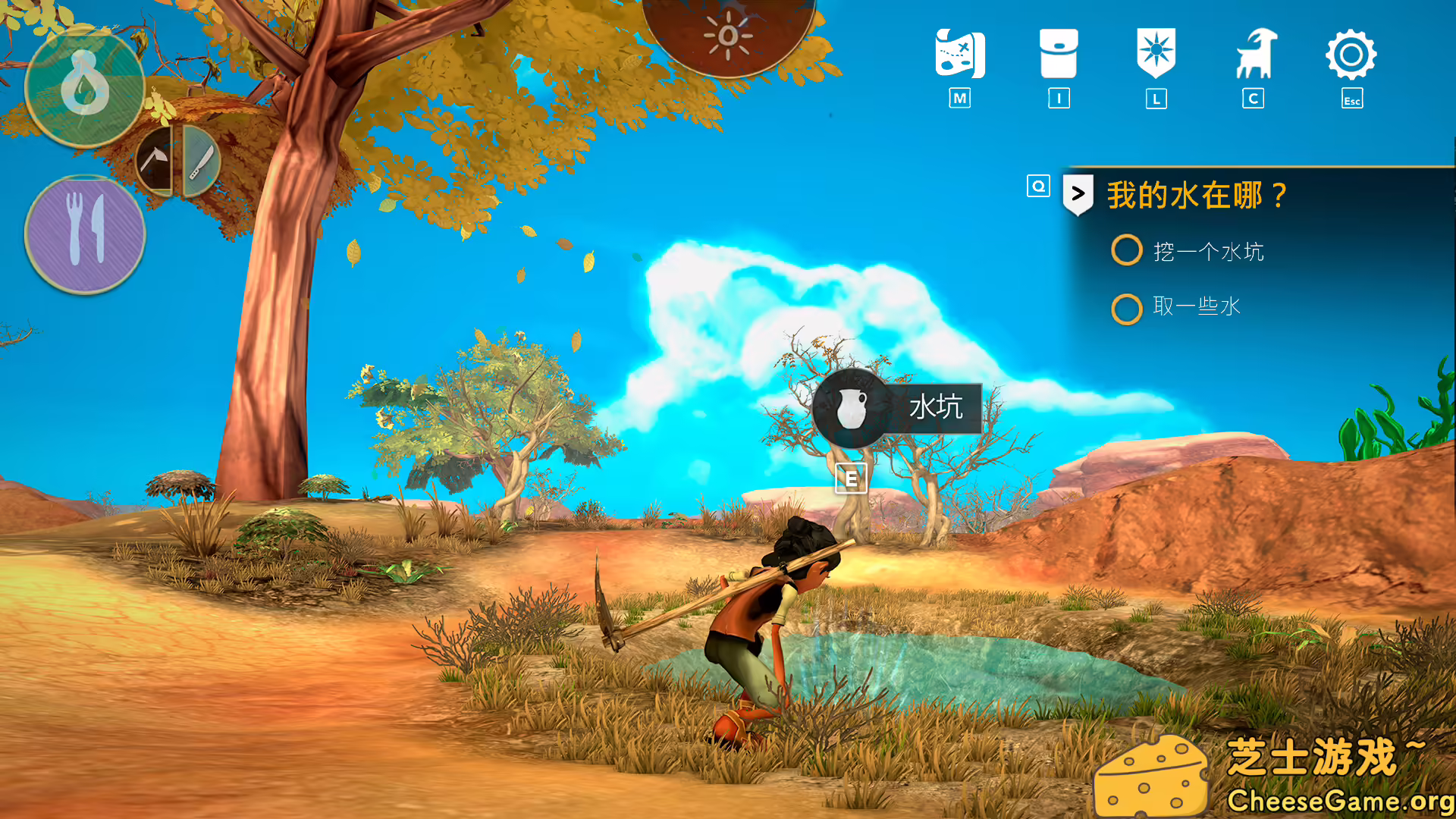Viewport: 1456px width, 819px height.
Task: Click the 水坑 interaction label
Action: pos(935,407)
